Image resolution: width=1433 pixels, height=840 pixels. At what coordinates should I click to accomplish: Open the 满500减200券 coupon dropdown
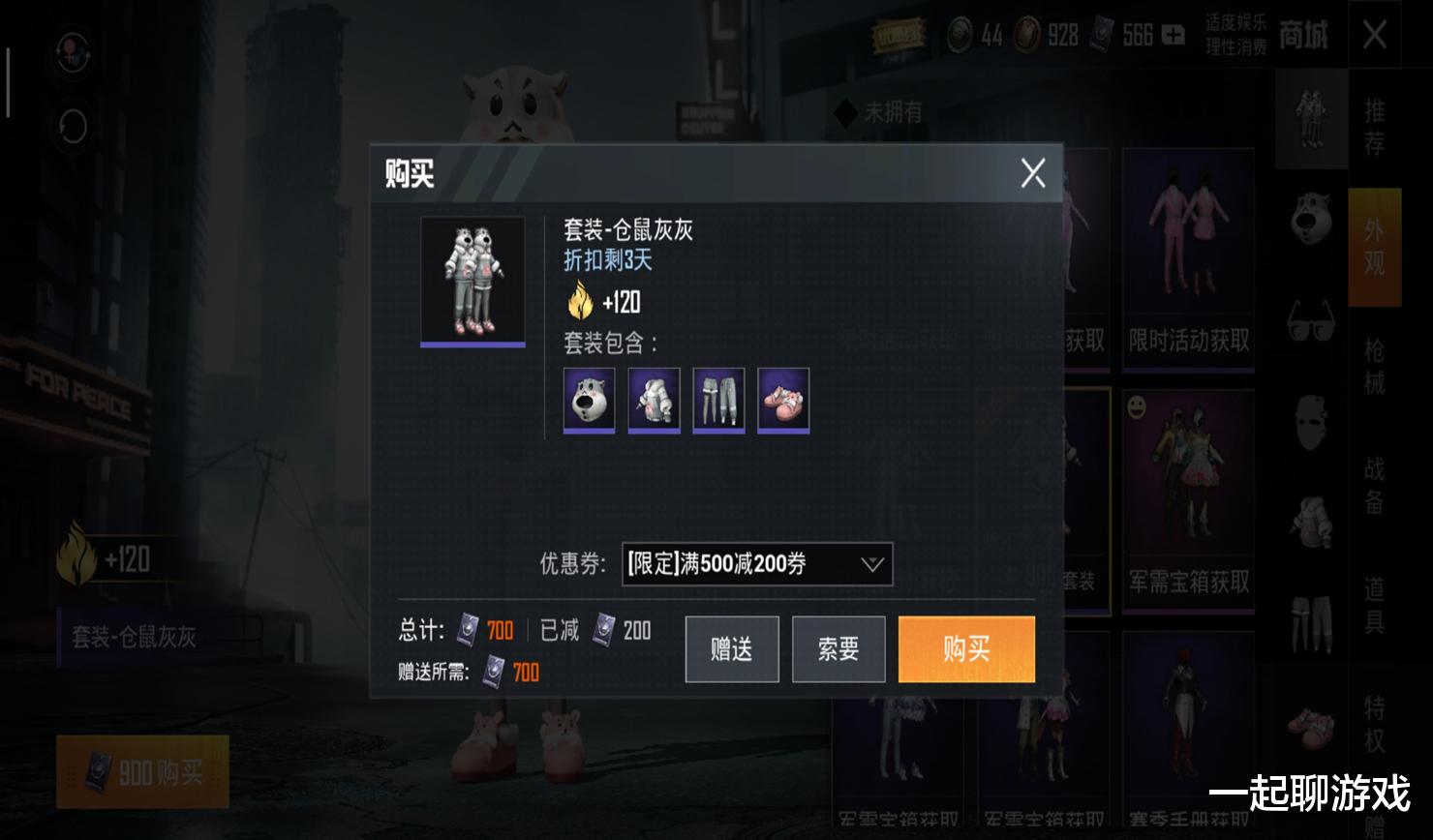coord(756,565)
